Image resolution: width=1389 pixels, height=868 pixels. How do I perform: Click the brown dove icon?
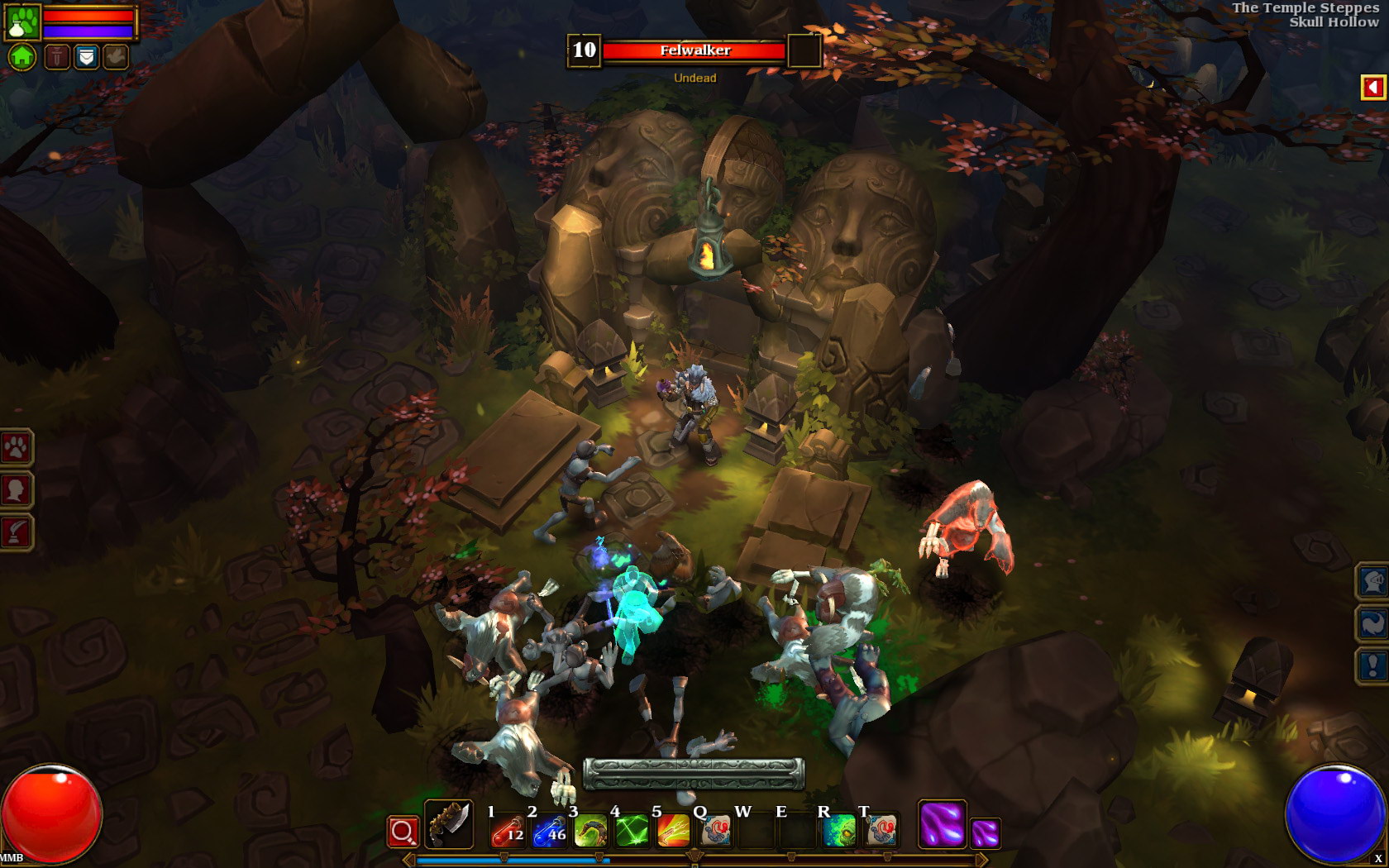116,57
